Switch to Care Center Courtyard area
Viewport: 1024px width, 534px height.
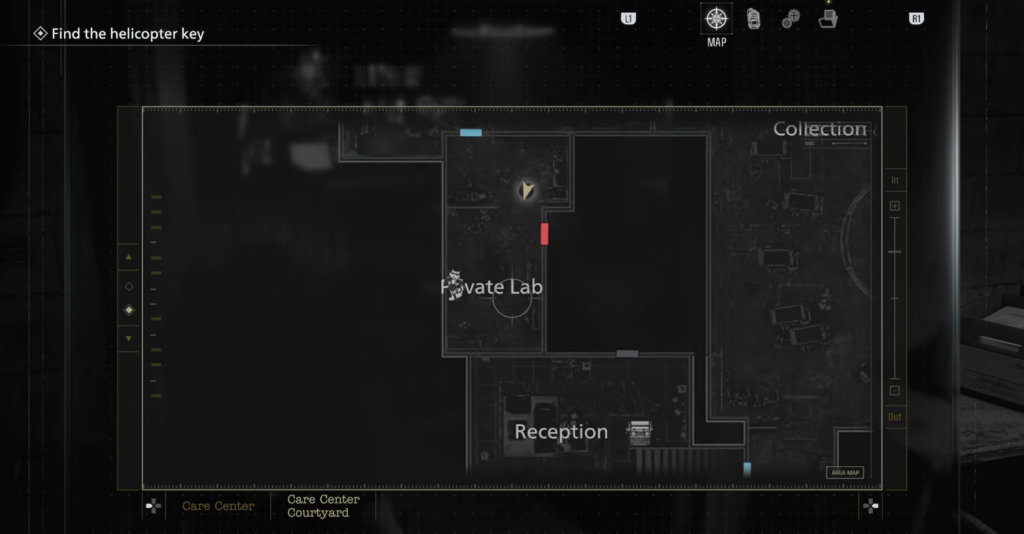click(x=323, y=506)
